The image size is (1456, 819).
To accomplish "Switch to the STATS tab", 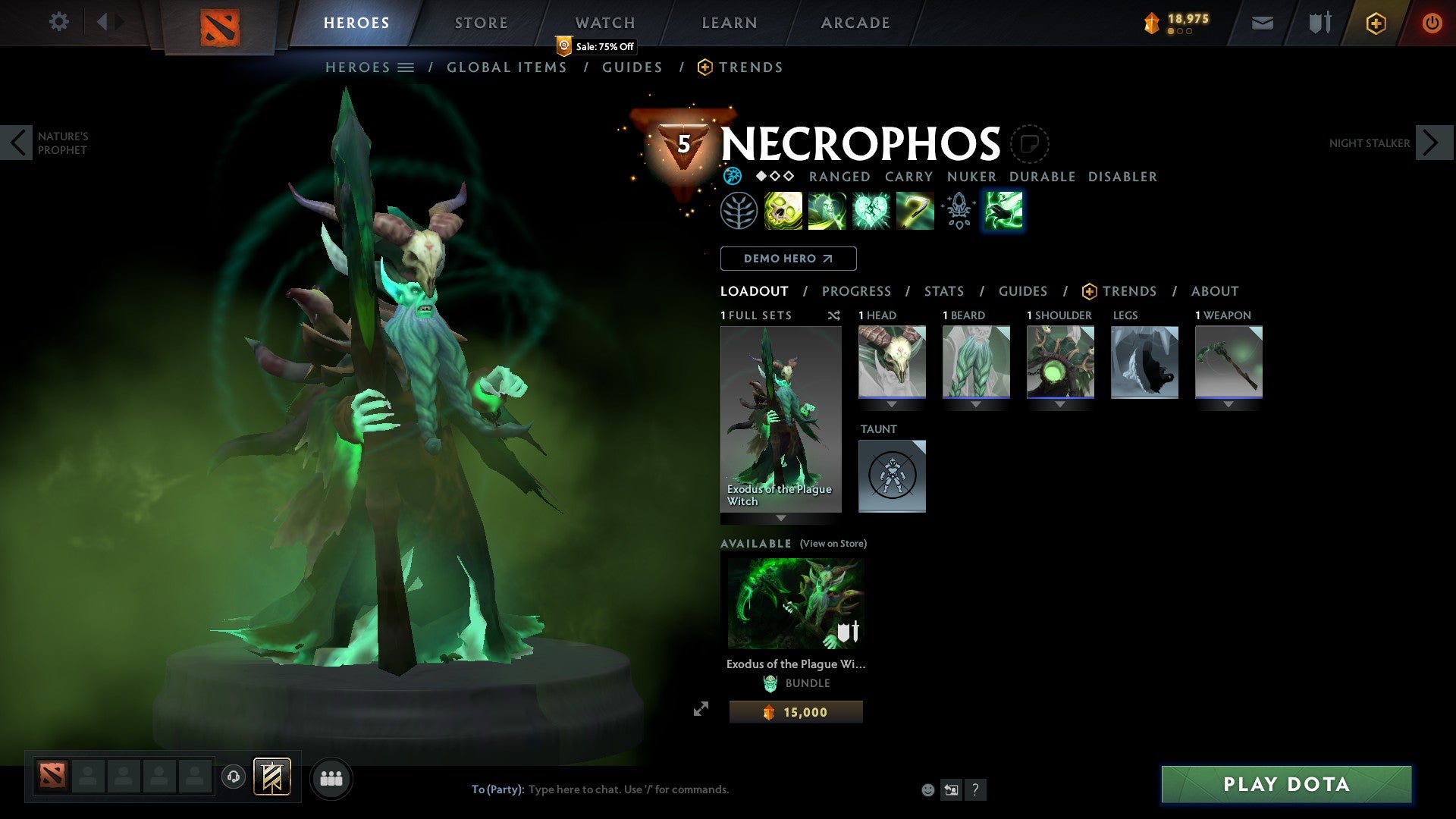I will (943, 290).
